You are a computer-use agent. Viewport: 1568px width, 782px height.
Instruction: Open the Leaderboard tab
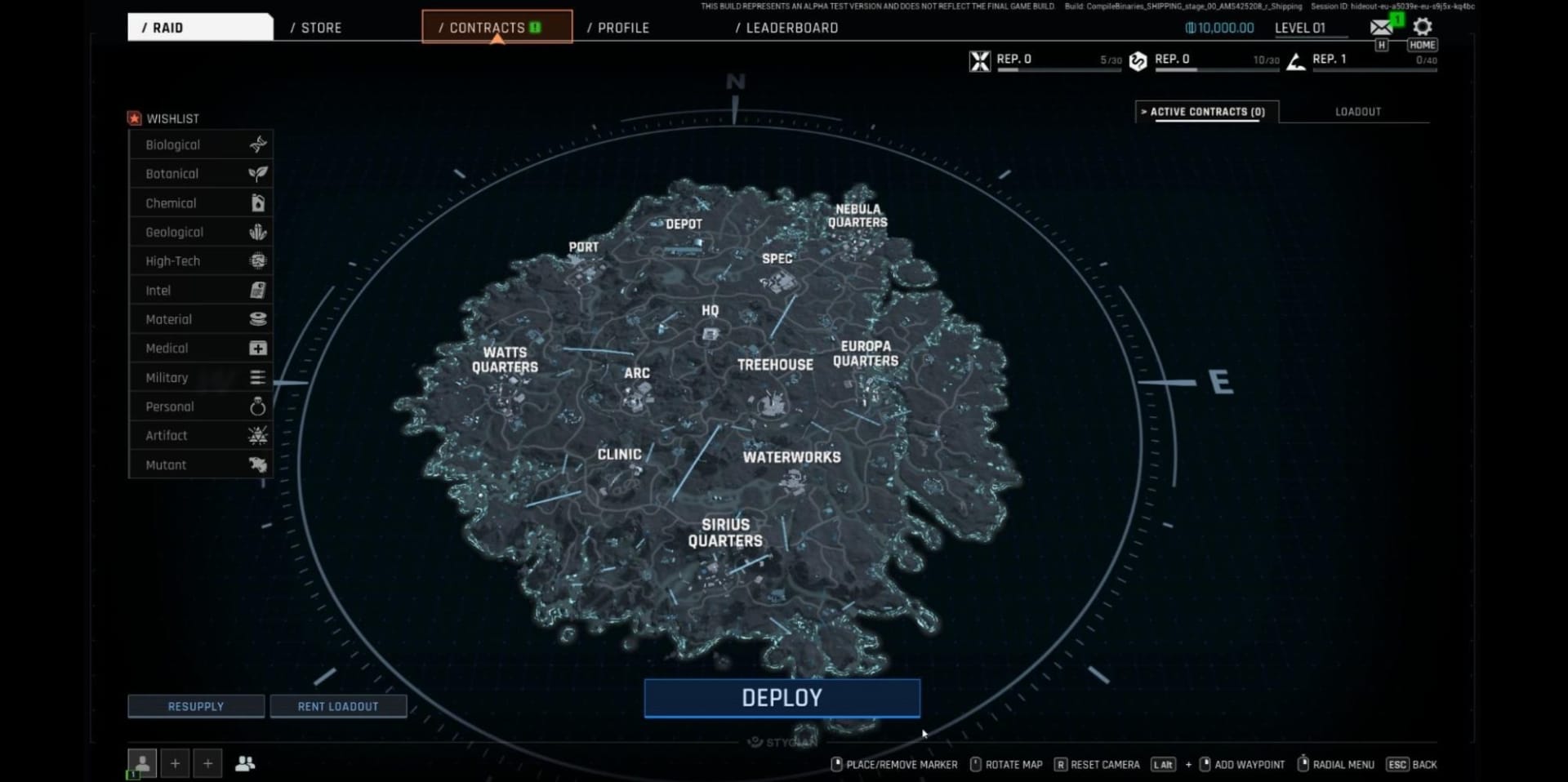pyautogui.click(x=786, y=27)
